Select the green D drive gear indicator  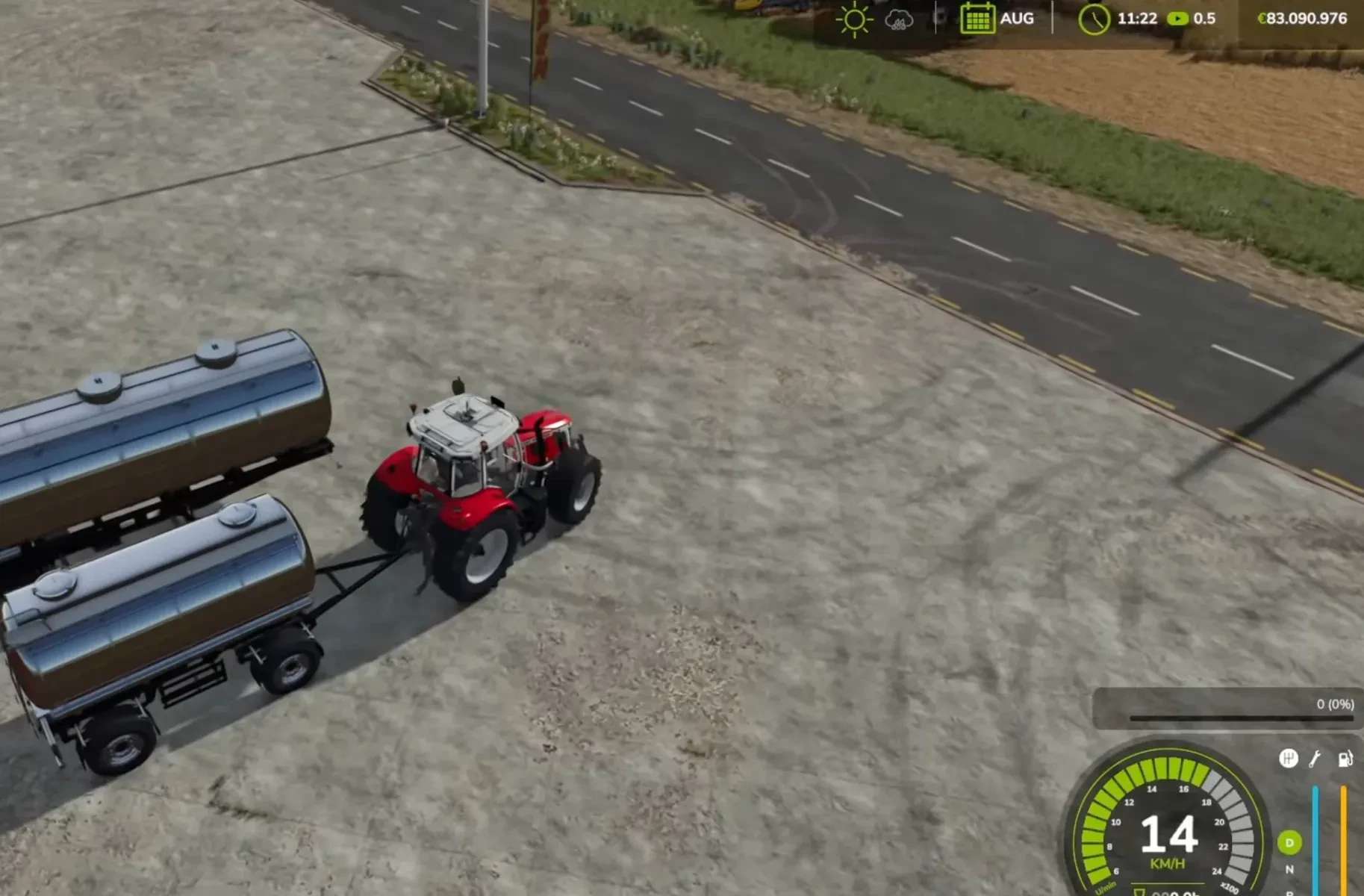(x=1289, y=842)
